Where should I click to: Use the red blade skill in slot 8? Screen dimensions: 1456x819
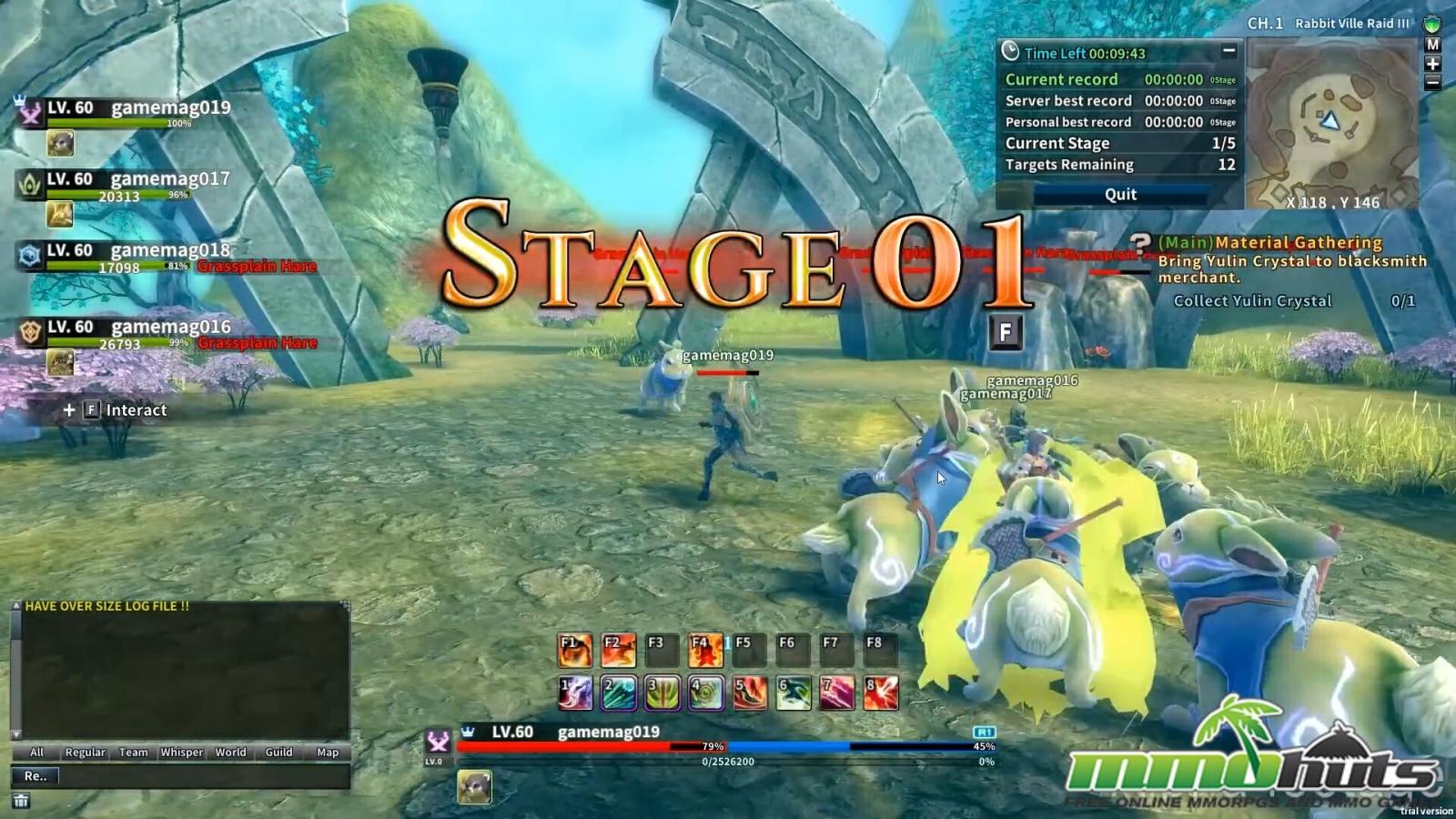pyautogui.click(x=878, y=692)
